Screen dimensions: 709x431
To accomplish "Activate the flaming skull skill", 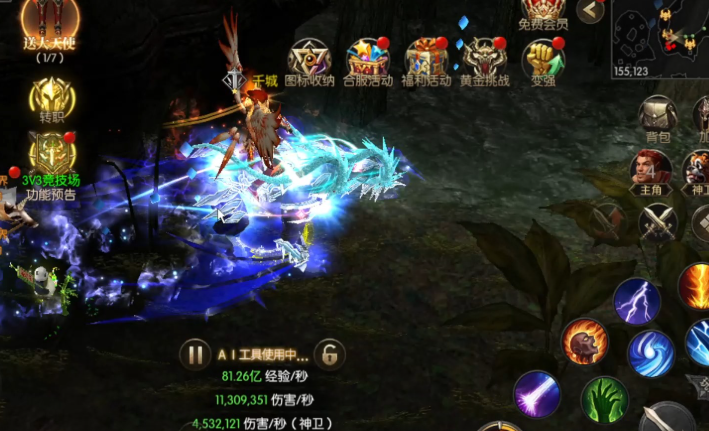I will tap(585, 343).
